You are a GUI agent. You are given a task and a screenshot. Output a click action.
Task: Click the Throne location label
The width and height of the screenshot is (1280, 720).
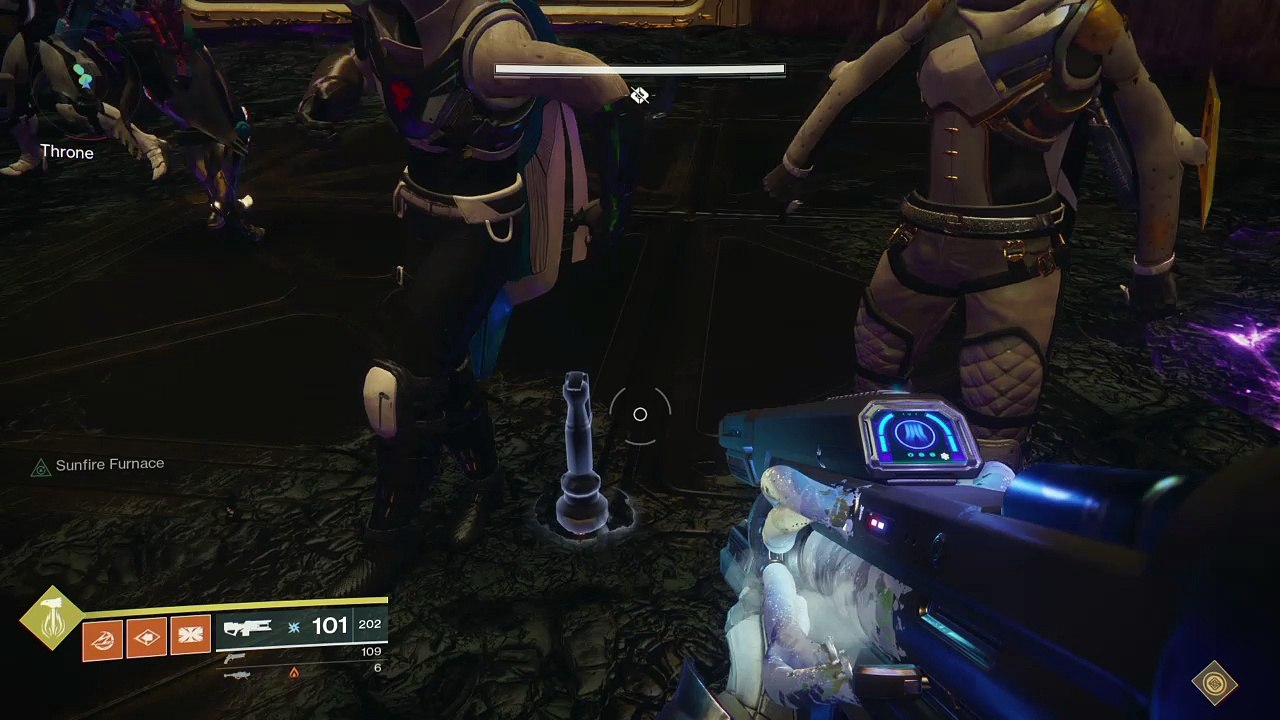click(x=66, y=153)
